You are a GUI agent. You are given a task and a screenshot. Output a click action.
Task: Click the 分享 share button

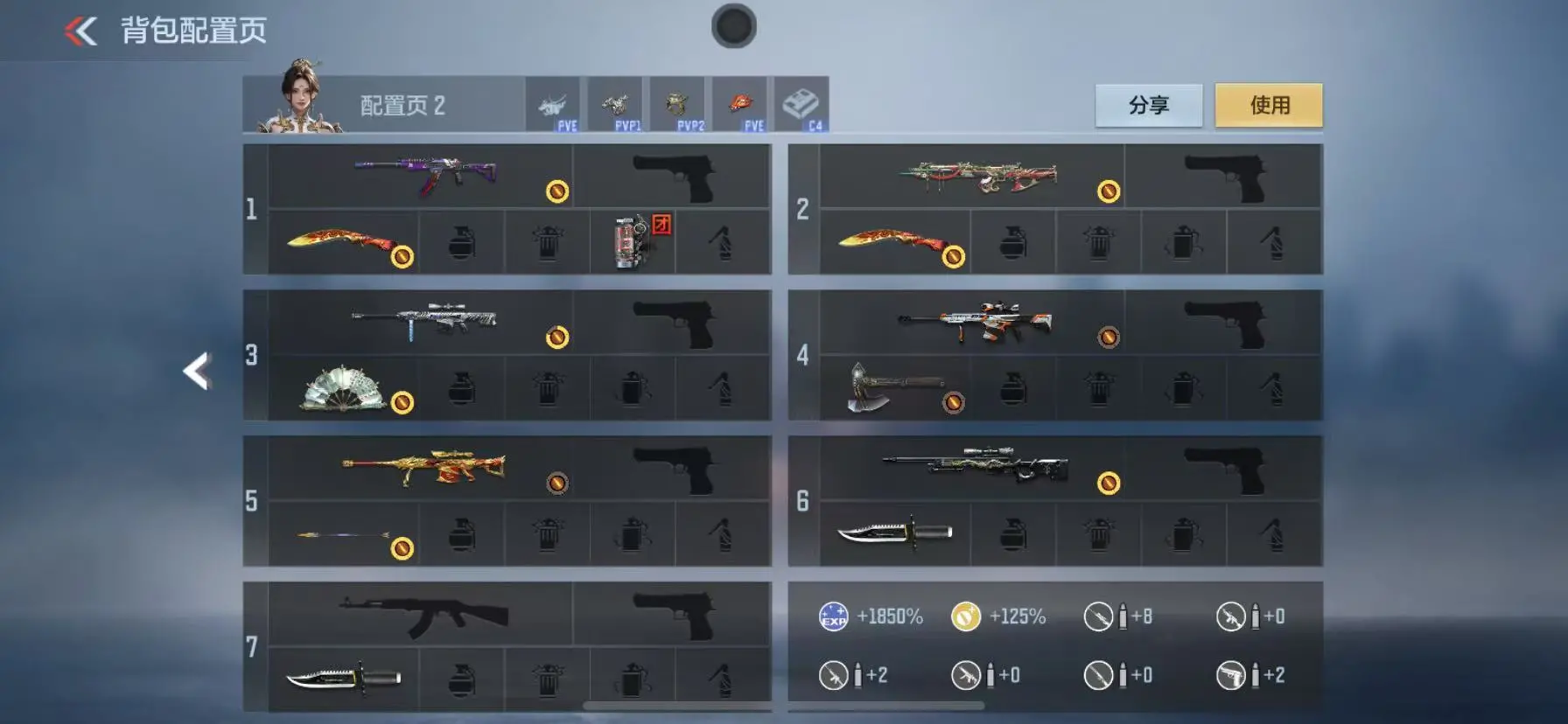click(1148, 106)
